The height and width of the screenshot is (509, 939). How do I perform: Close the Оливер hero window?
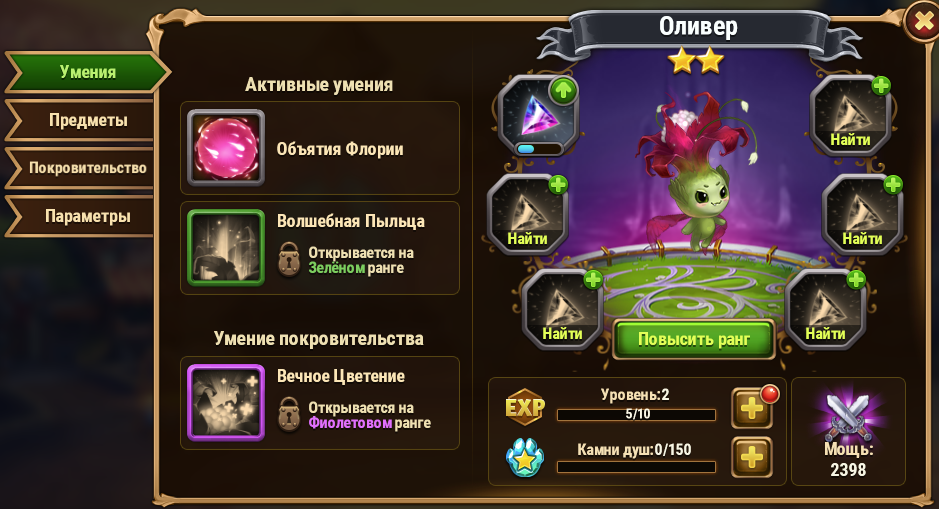tap(921, 22)
